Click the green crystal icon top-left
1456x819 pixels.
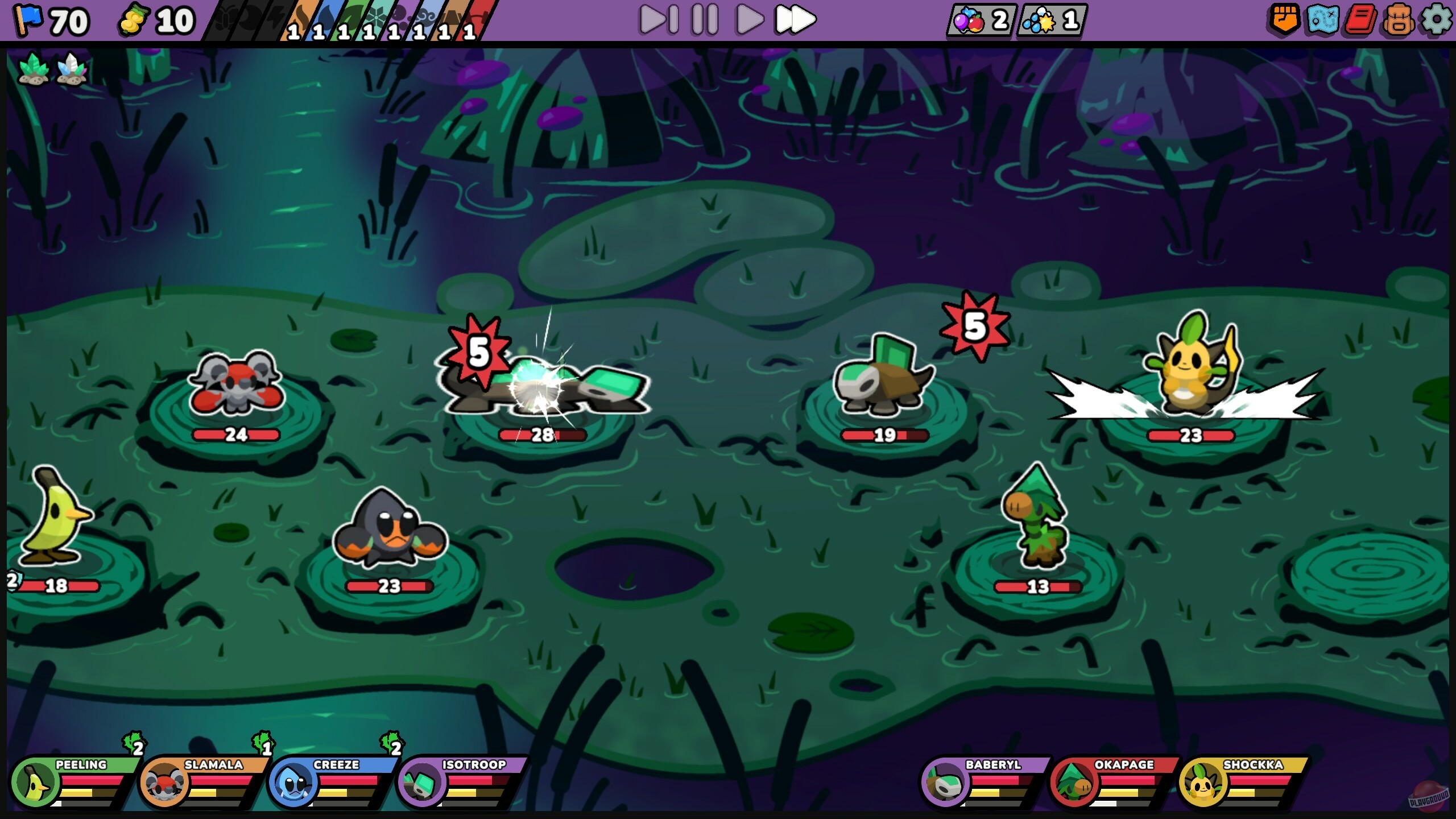[34, 68]
